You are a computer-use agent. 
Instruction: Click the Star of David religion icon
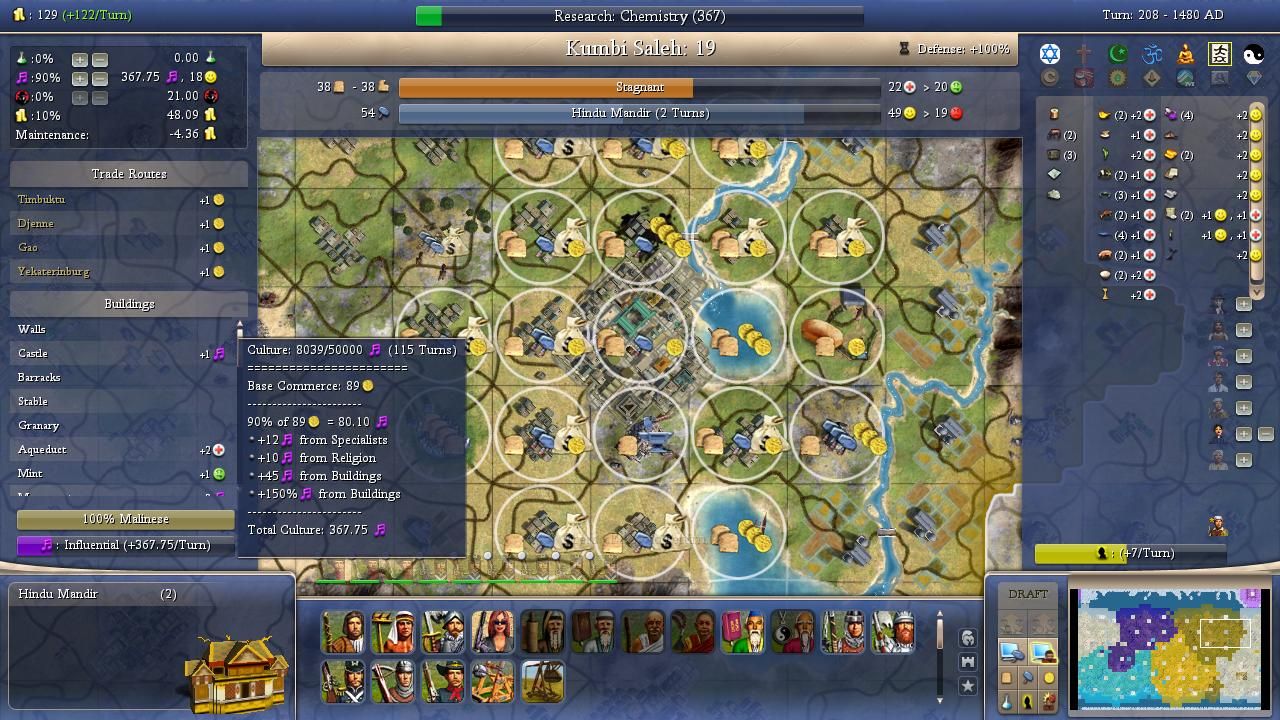click(1050, 54)
